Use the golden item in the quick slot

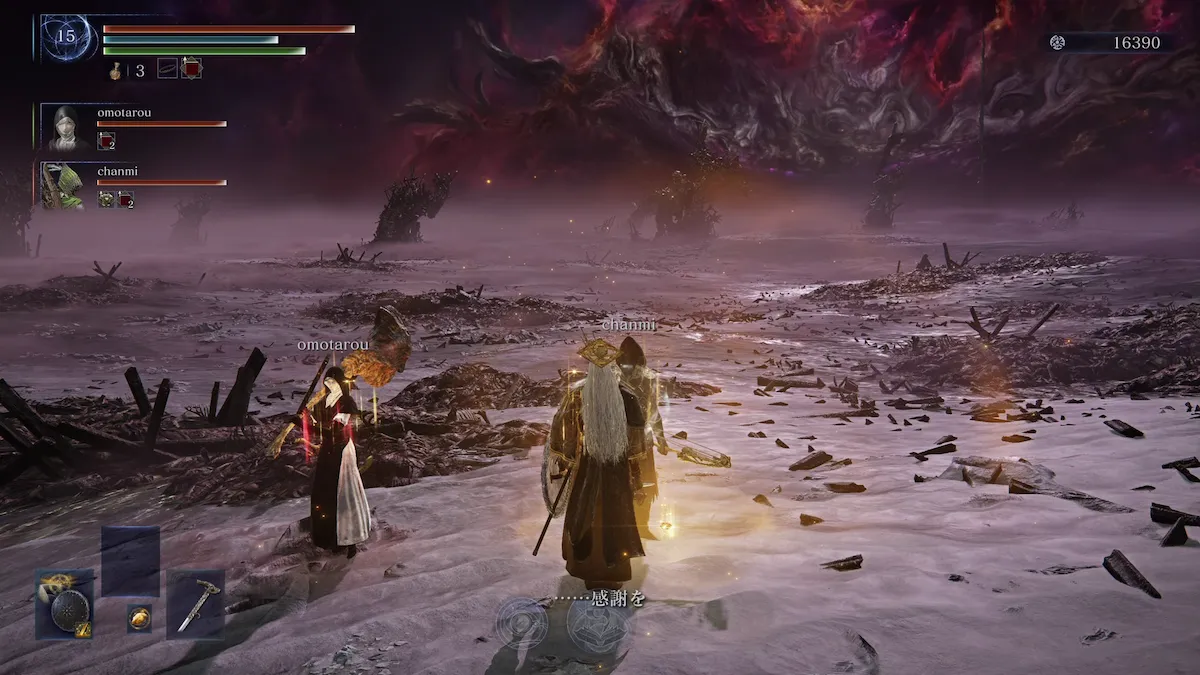pos(139,618)
